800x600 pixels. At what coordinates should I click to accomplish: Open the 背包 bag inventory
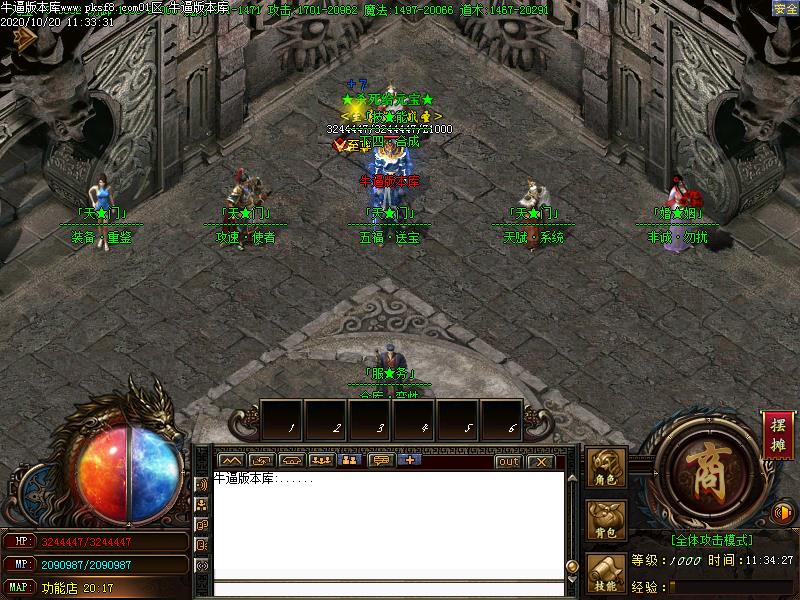tap(607, 520)
